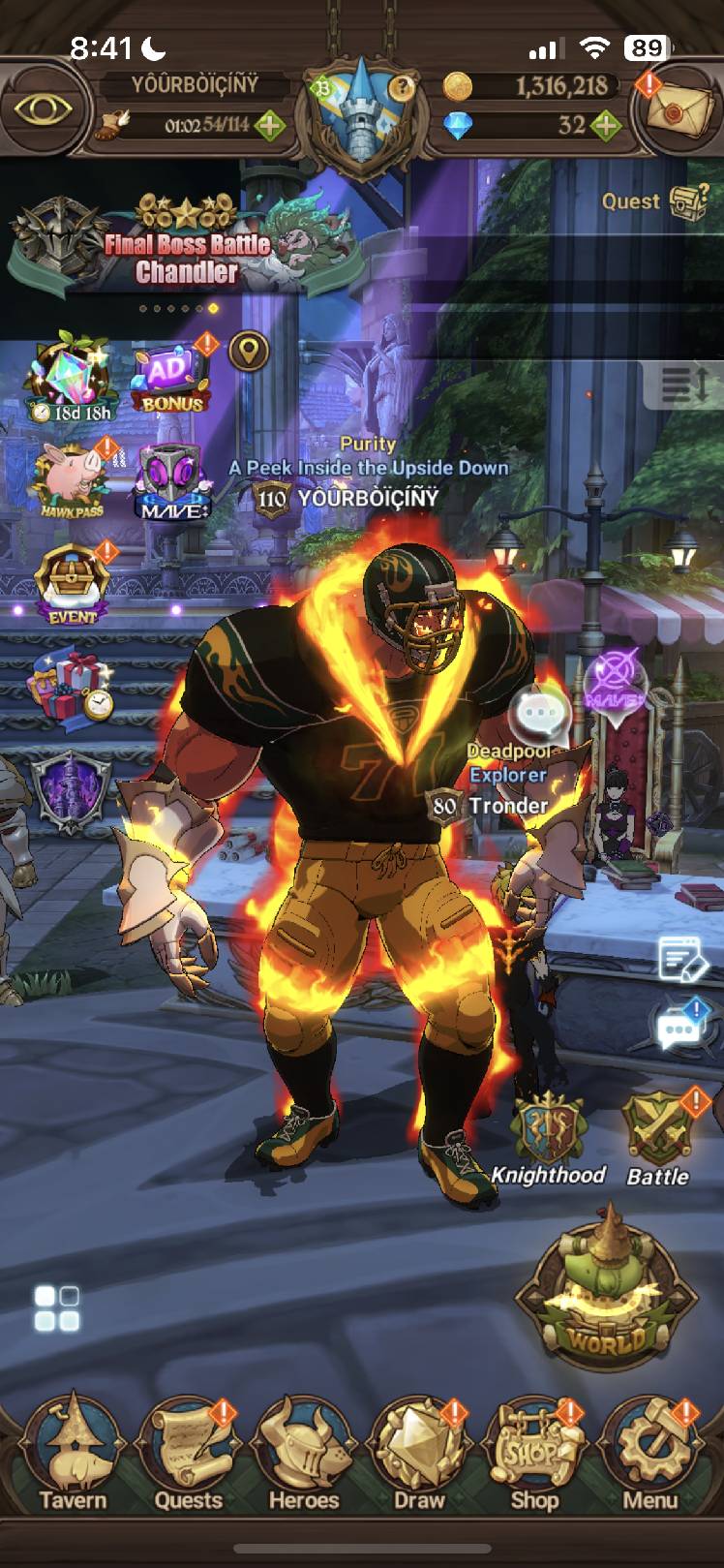Screen dimensions: 724x1568
Task: Open the chat bubble with dots
Action: [x=678, y=1030]
